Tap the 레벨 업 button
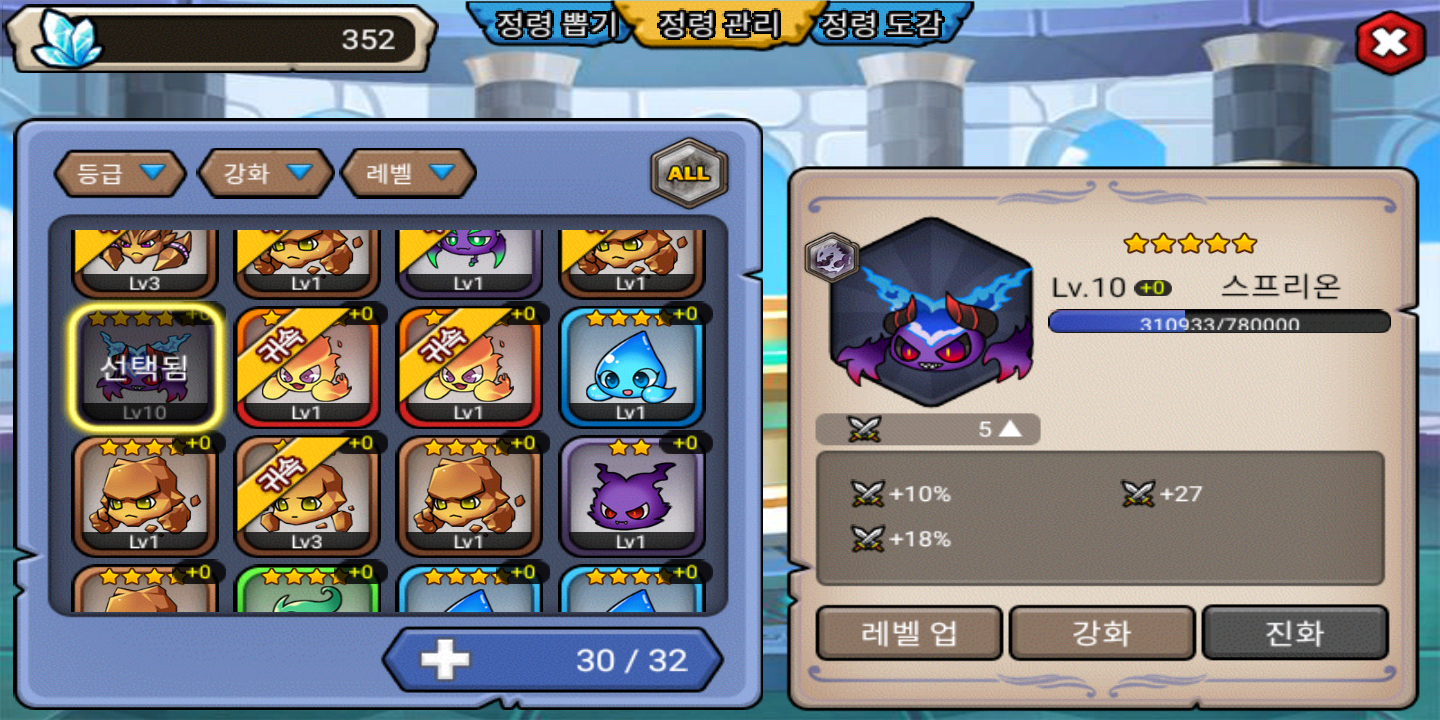1440x720 pixels. pyautogui.click(x=909, y=633)
